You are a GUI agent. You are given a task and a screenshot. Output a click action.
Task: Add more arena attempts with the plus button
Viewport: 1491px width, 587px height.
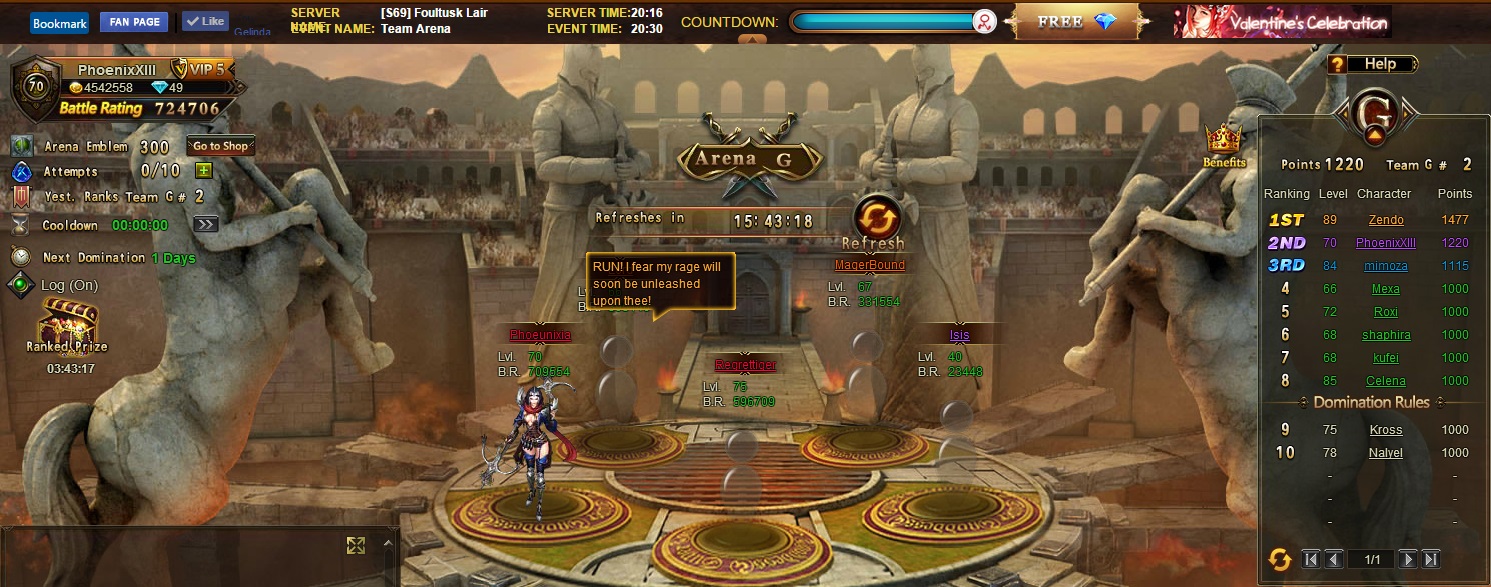point(204,171)
